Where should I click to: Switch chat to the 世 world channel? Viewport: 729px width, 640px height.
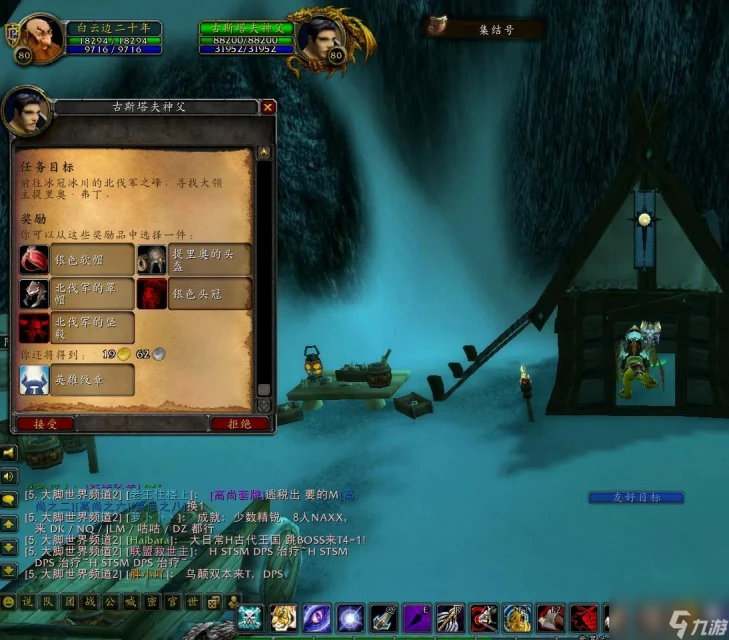(193, 602)
